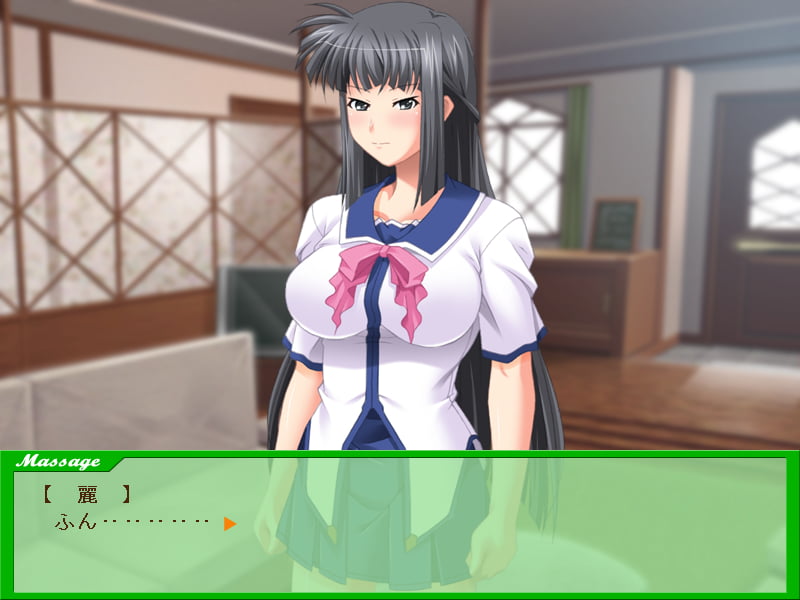
Task: Click the orange continue arrow after the dialogue
Action: click(230, 523)
